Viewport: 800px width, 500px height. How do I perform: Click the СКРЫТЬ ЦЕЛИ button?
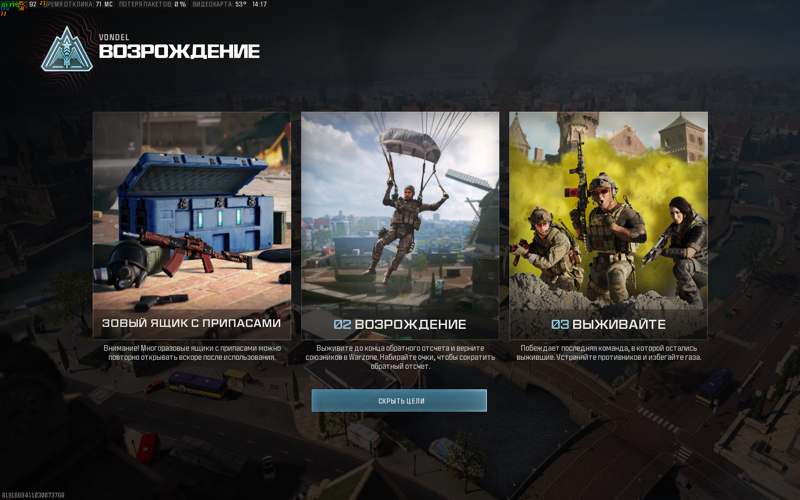[x=399, y=400]
